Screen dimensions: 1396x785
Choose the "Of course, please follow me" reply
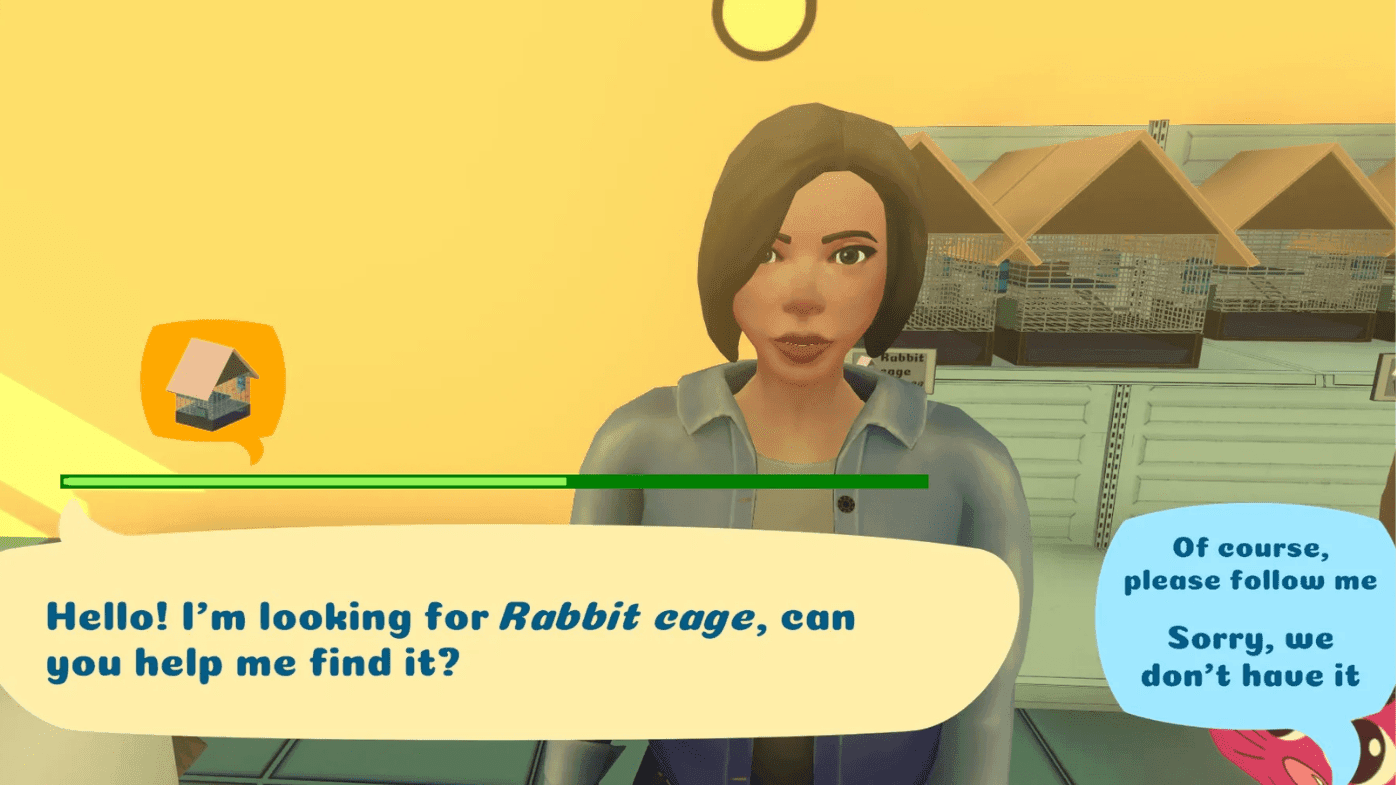(x=1249, y=564)
